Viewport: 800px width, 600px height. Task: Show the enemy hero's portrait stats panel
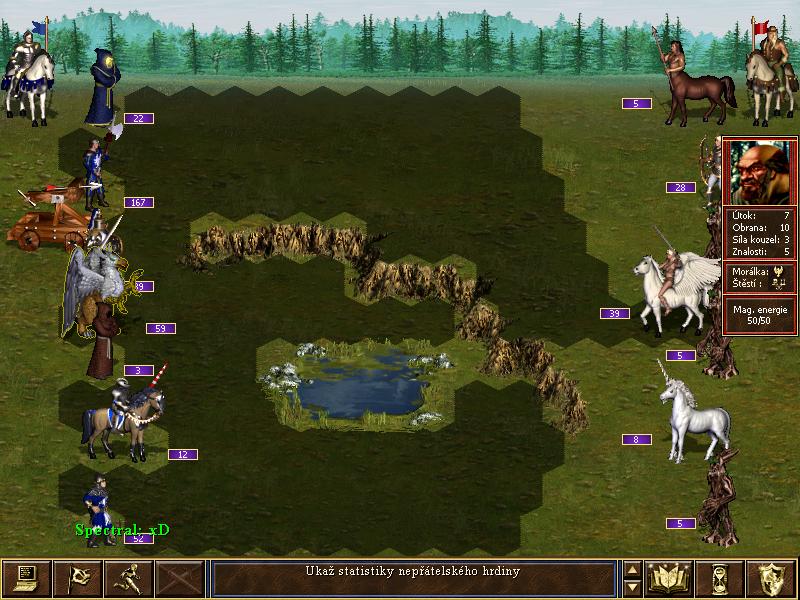click(x=759, y=172)
